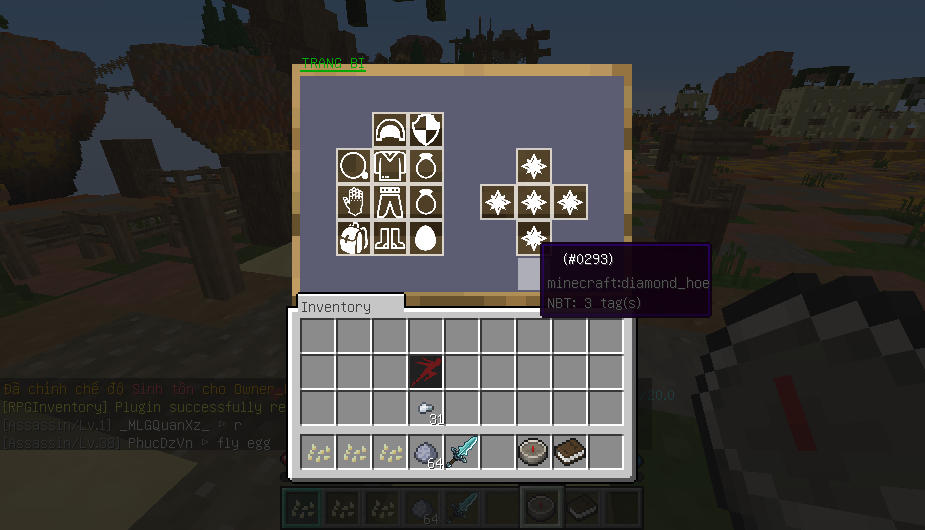Choose the chestplate tunic slot
925x530 pixels.
(x=390, y=166)
